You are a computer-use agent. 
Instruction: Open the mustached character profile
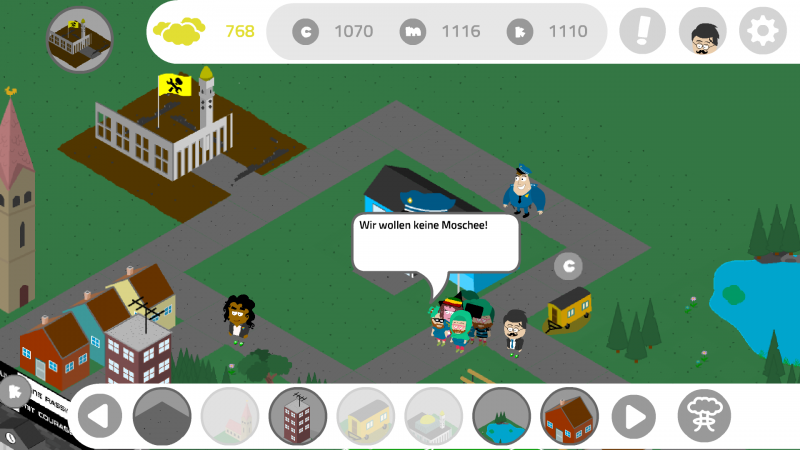[702, 32]
